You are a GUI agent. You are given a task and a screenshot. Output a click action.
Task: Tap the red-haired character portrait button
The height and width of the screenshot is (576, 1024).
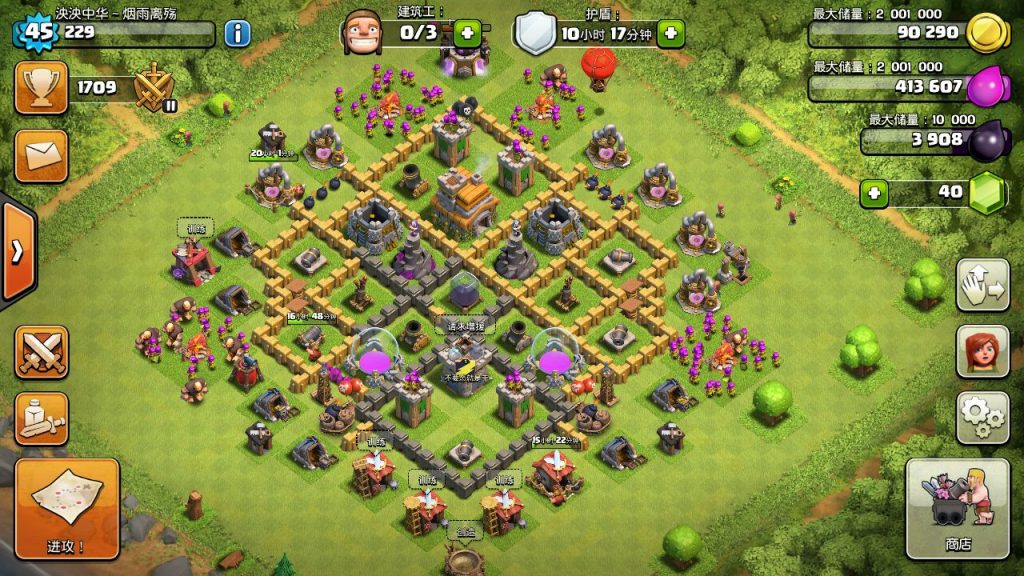pos(982,351)
